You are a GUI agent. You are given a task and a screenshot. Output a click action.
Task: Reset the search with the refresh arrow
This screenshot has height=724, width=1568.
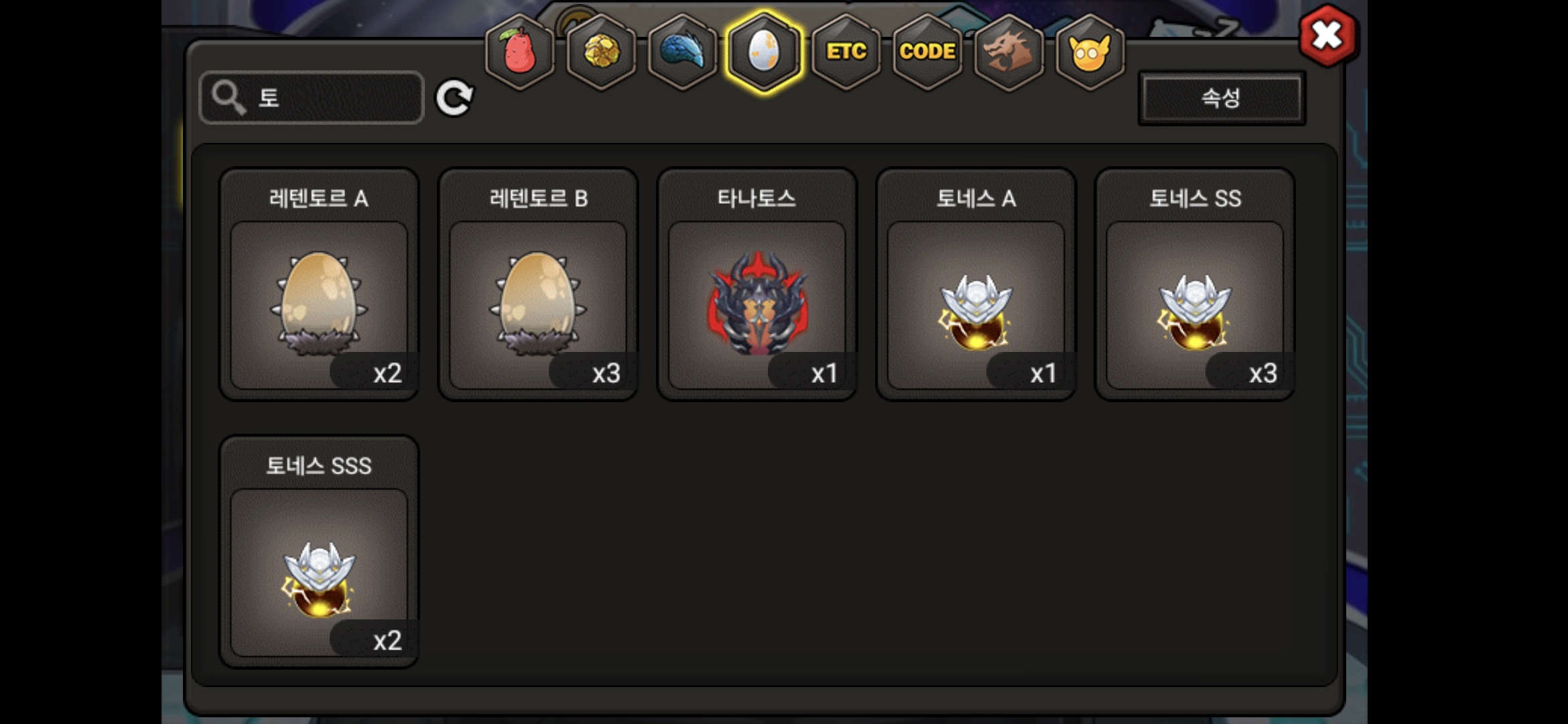(454, 99)
